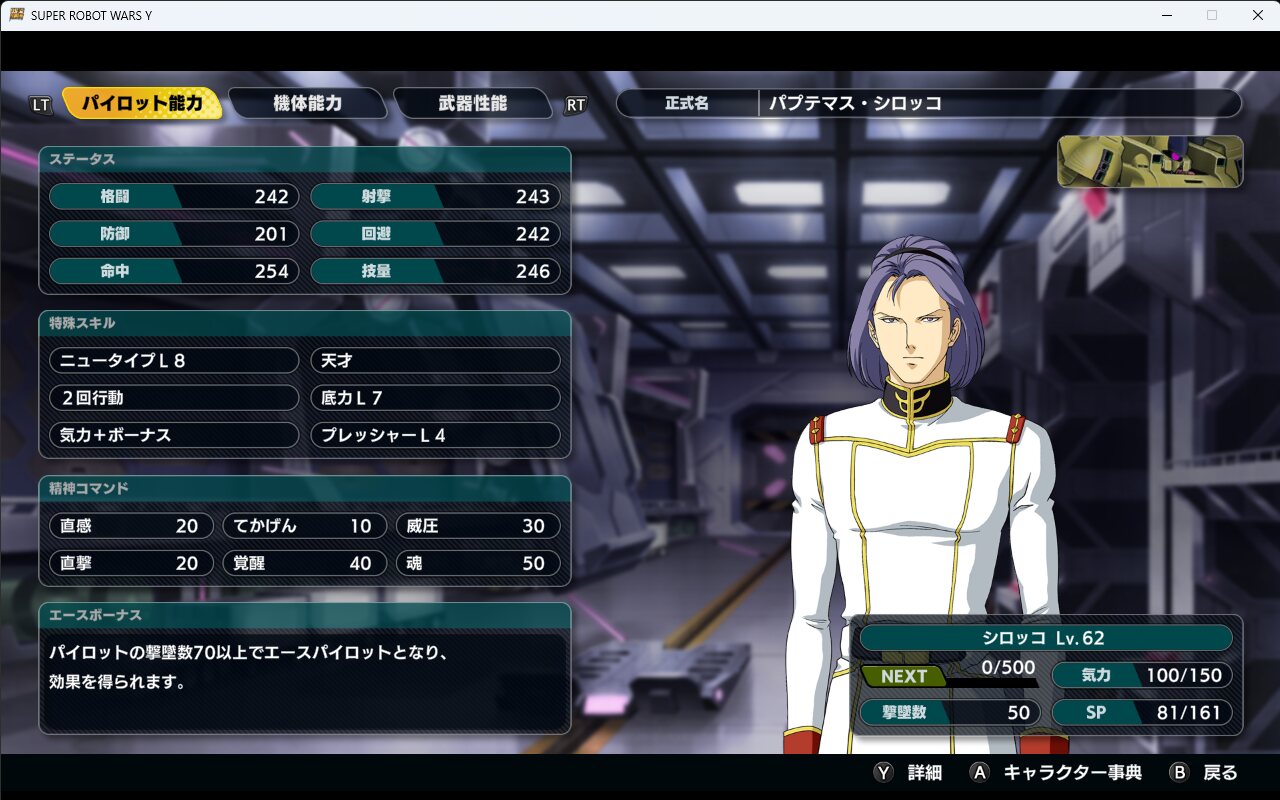Select the パイロット能力 tab
This screenshot has width=1280, height=800.
pos(142,103)
